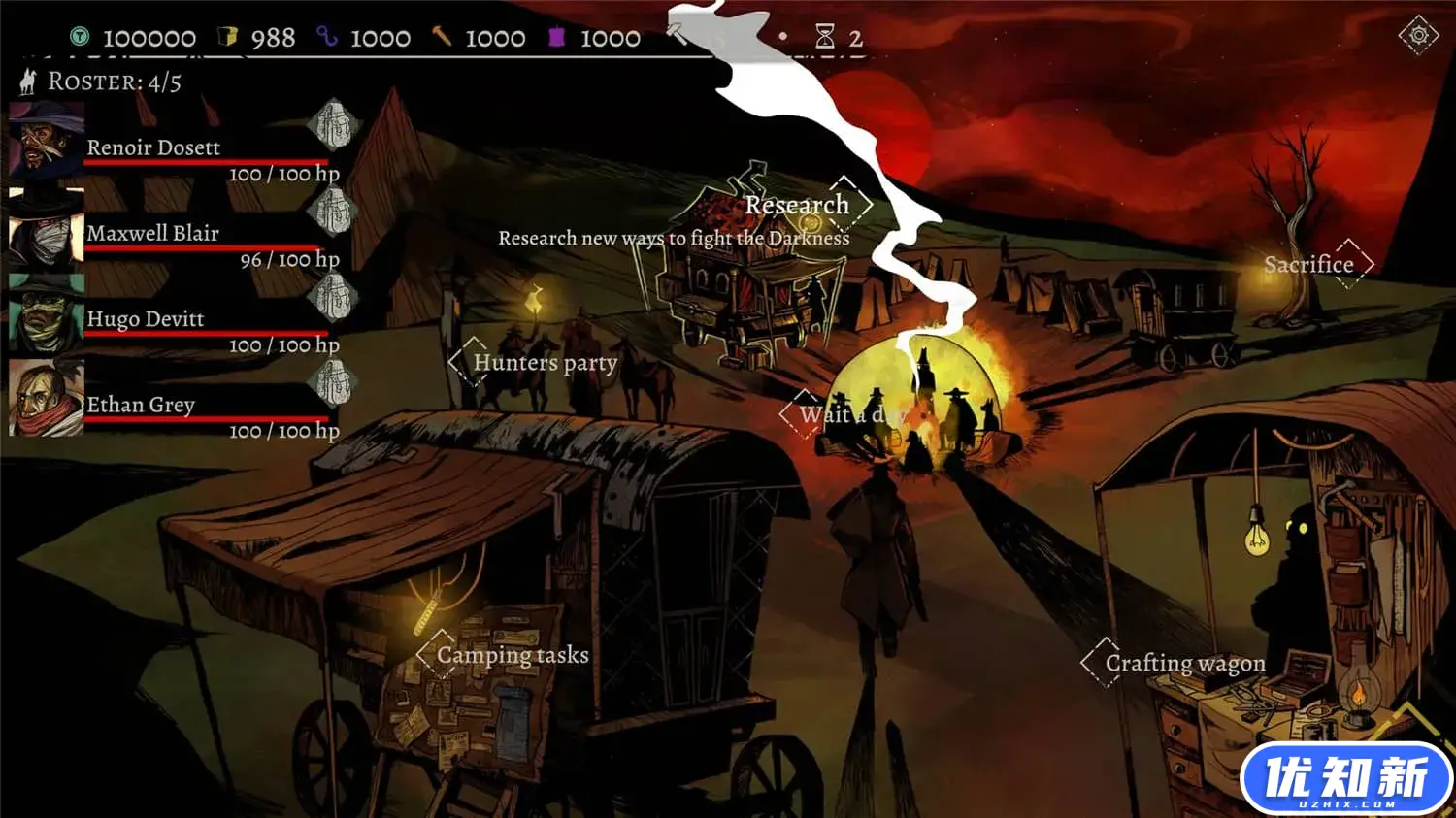Open the Crafting wagon
Screen dimensions: 1456x818
tap(1186, 663)
